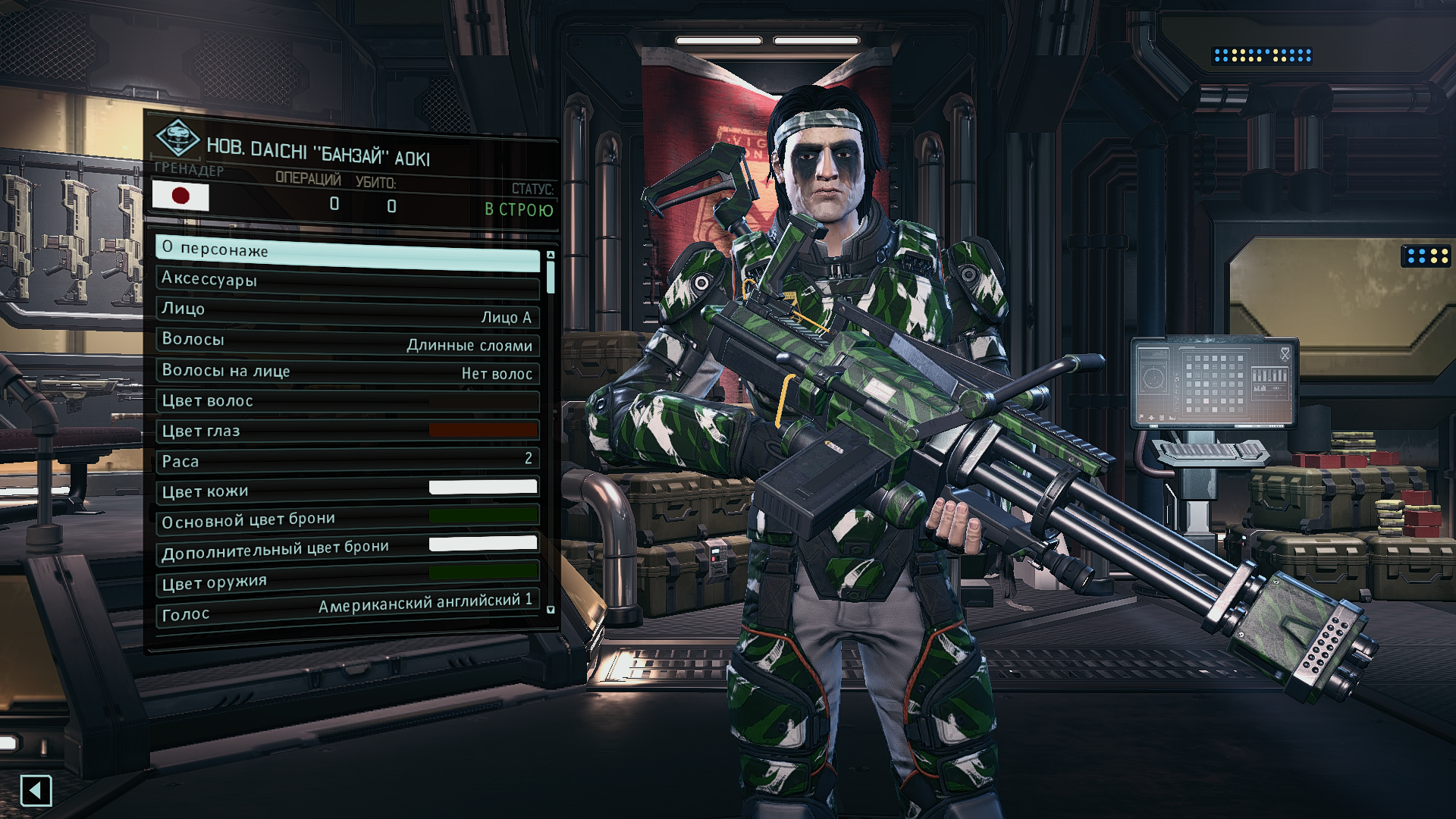This screenshot has height=819, width=1456.
Task: Select the "Цвет волос" row
Action: [x=347, y=401]
